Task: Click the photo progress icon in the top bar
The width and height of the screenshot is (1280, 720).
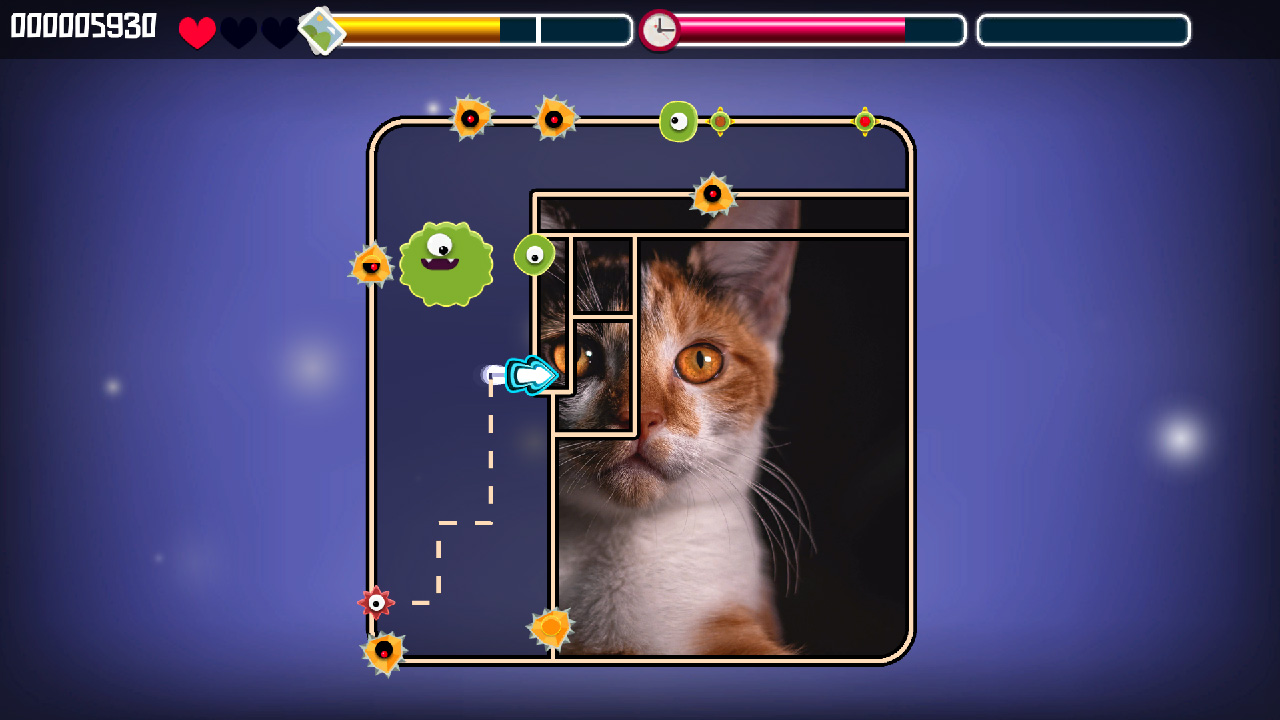Action: point(322,30)
